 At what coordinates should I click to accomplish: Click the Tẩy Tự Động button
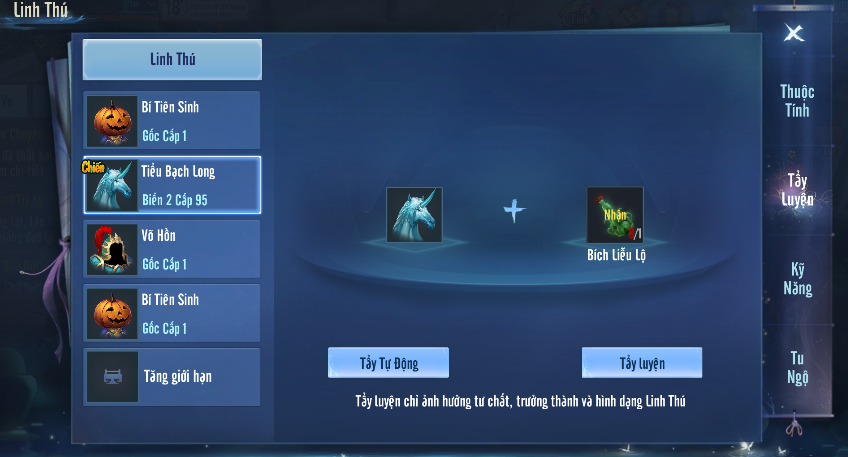point(388,362)
